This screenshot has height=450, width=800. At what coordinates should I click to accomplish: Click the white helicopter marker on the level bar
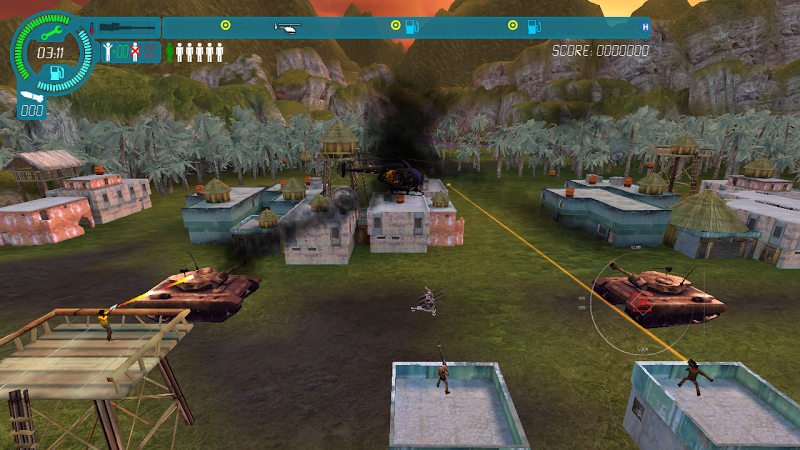pos(287,27)
